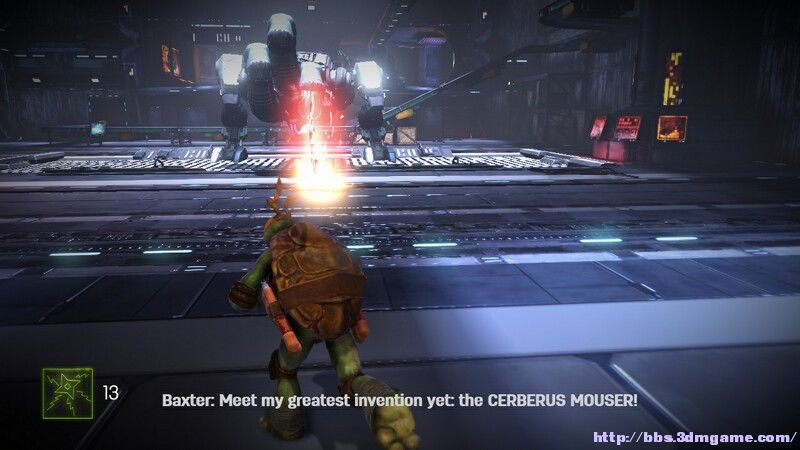Select the green shuriken item icon
The width and height of the screenshot is (800, 450).
tap(67, 392)
